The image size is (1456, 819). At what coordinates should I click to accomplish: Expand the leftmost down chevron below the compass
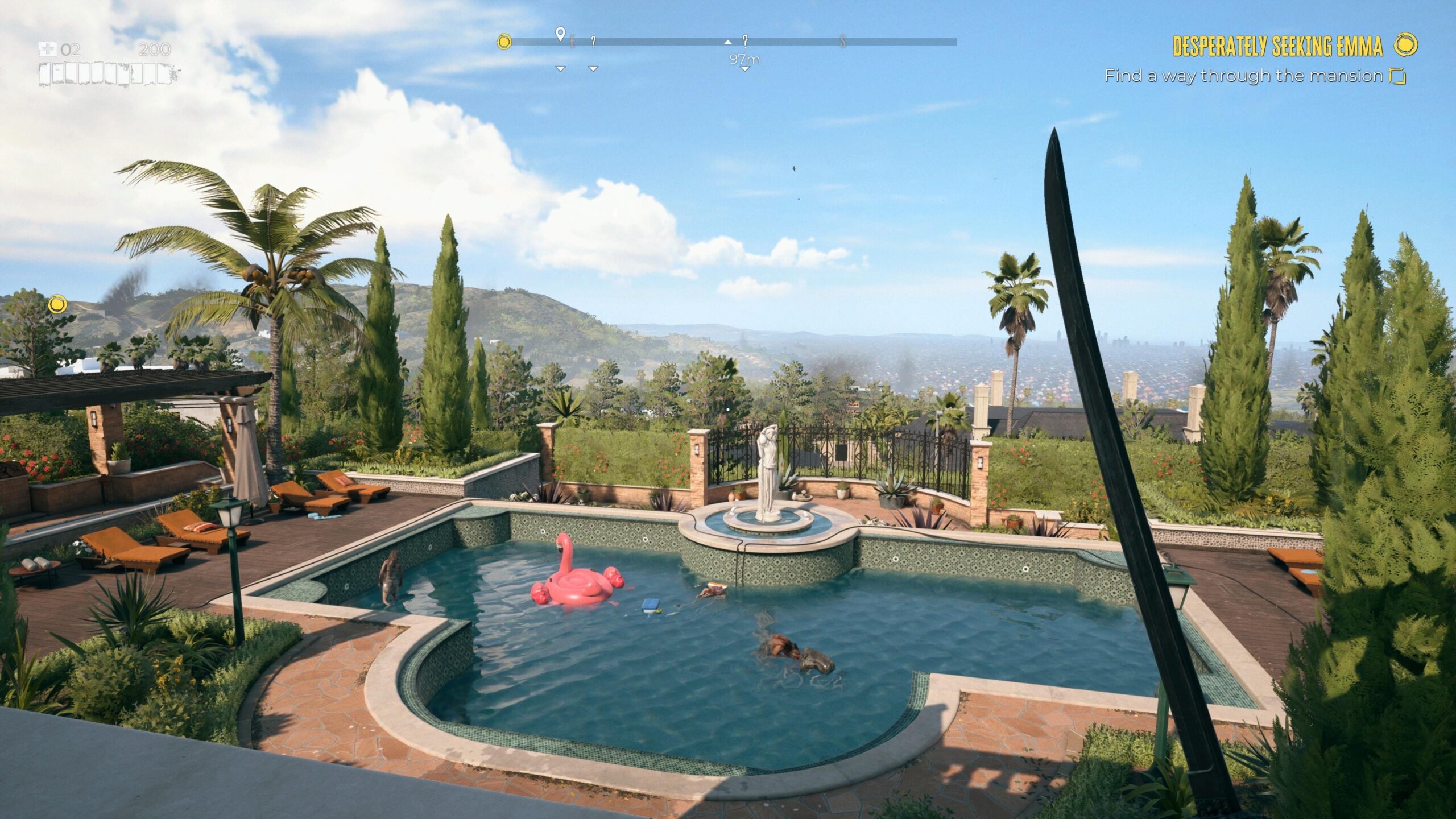(x=561, y=68)
